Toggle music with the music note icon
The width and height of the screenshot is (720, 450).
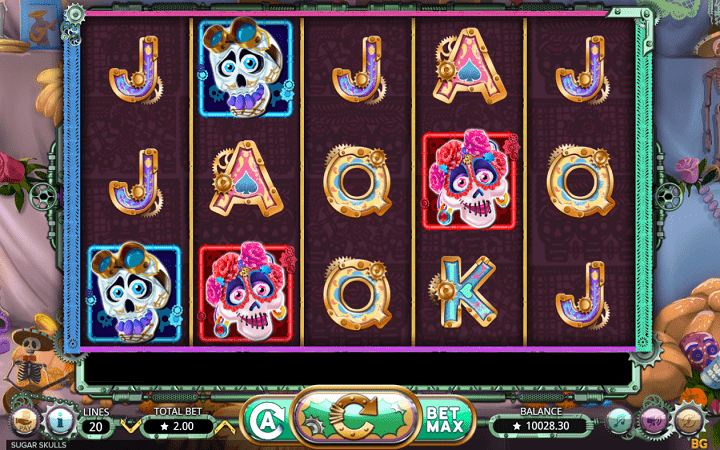[x=620, y=420]
